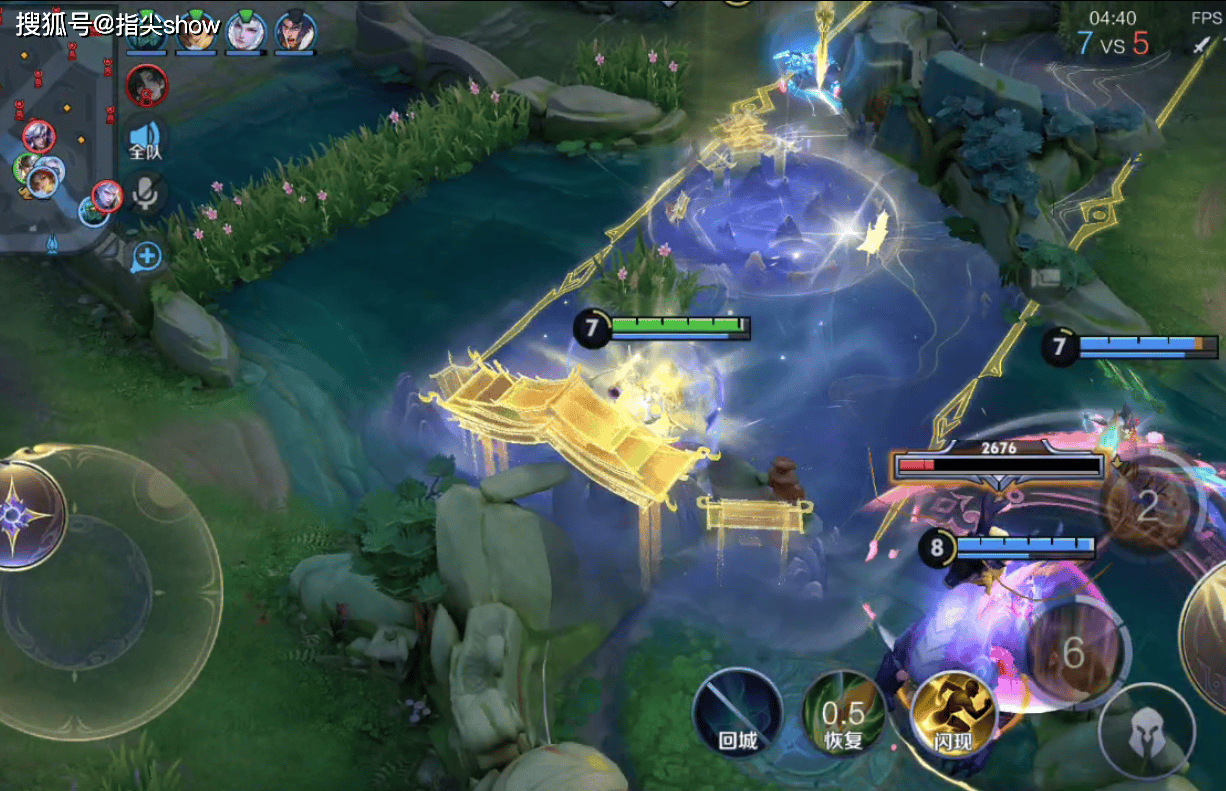This screenshot has height=791, width=1226.
Task: Select the dark-haired mustached teammate portrait
Action: tap(295, 30)
